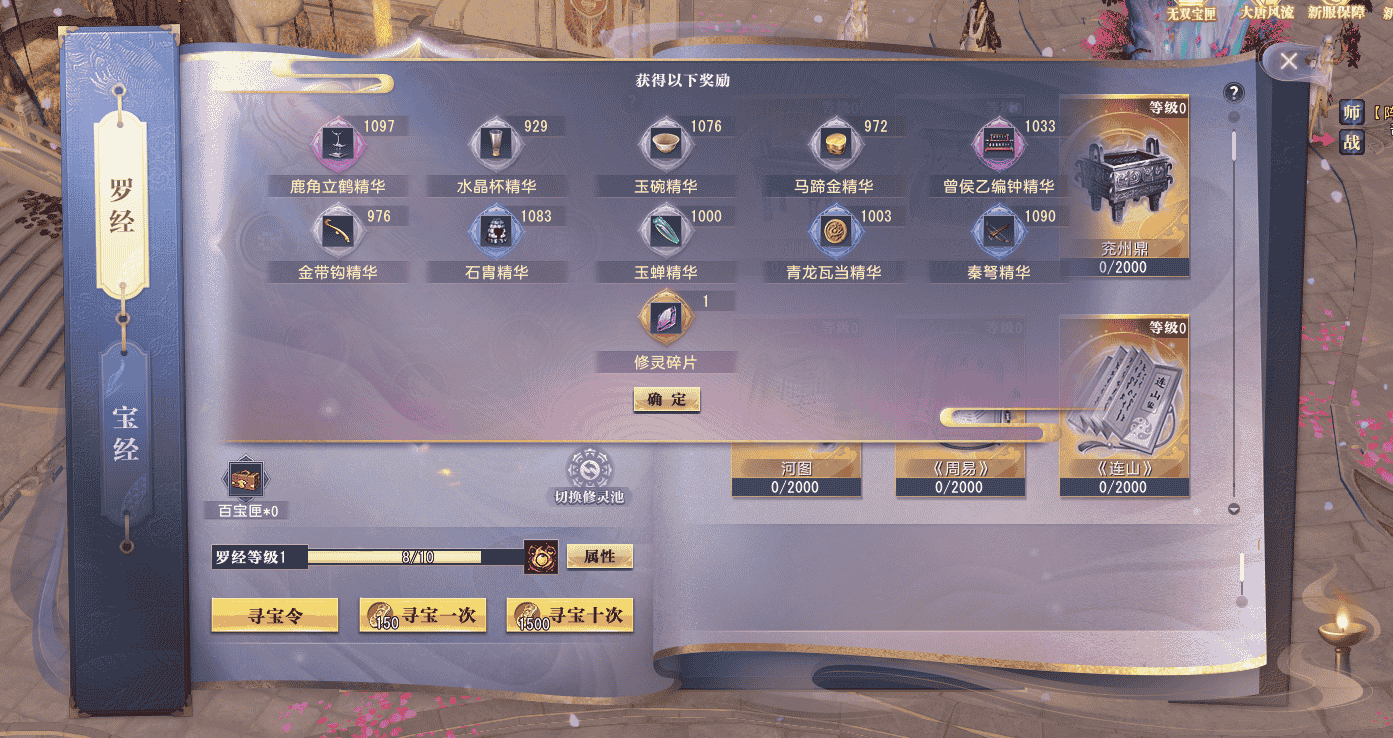Open the 属性 attributes panel
The image size is (1393, 738).
(600, 556)
